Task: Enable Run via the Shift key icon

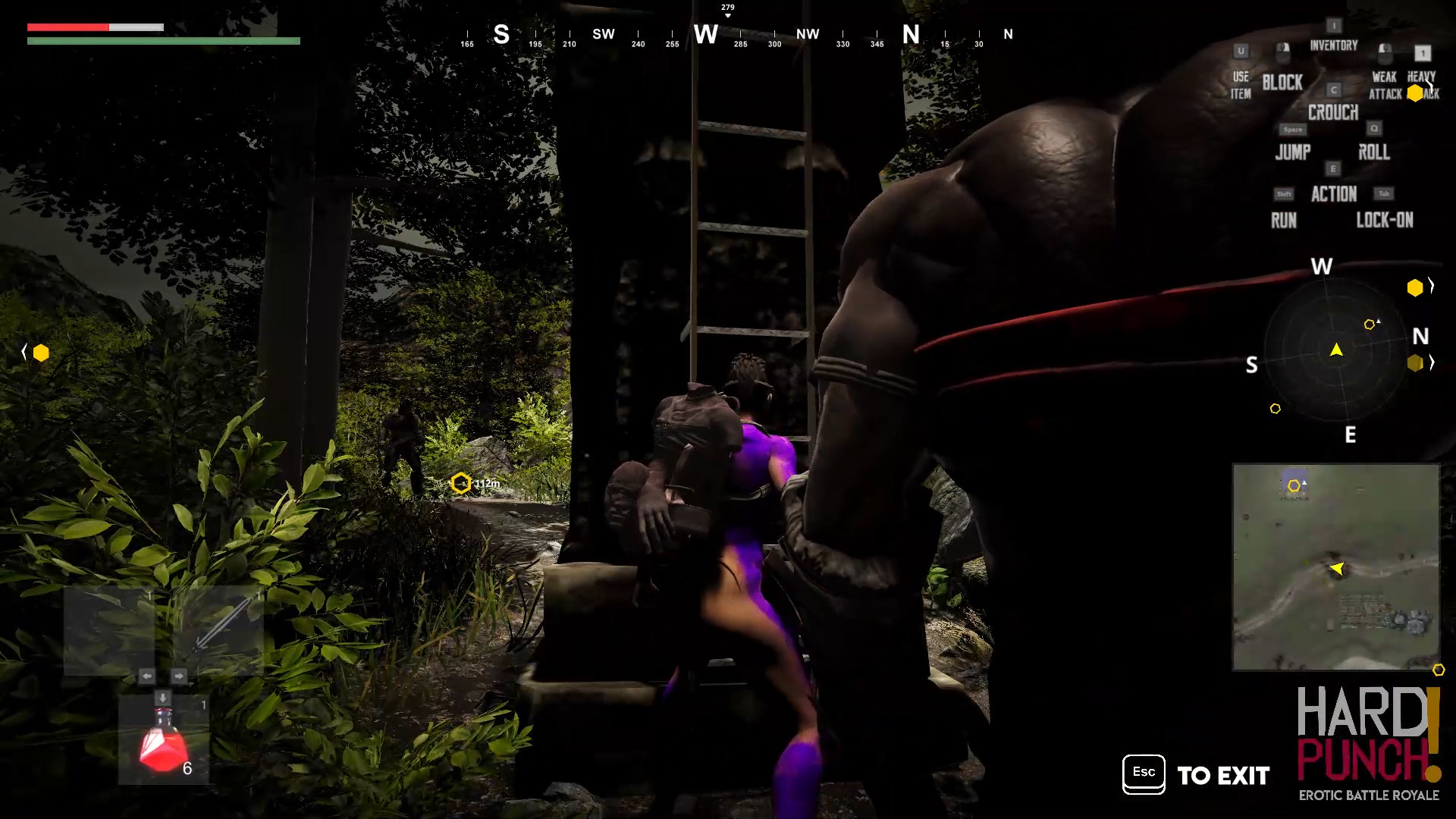Action: click(1284, 193)
